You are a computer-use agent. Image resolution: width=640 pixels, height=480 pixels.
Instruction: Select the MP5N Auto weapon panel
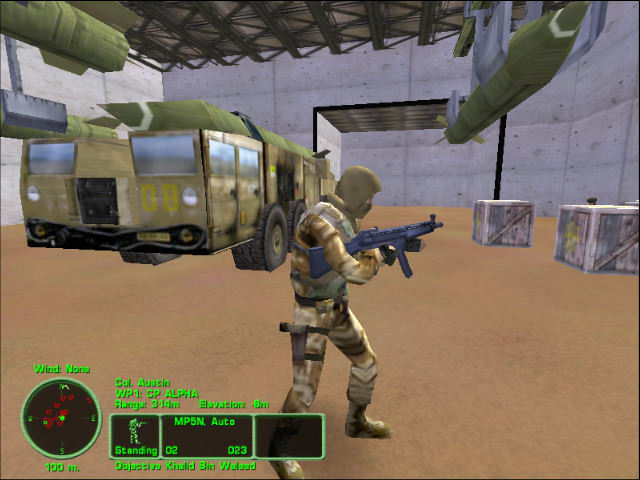tap(205, 436)
